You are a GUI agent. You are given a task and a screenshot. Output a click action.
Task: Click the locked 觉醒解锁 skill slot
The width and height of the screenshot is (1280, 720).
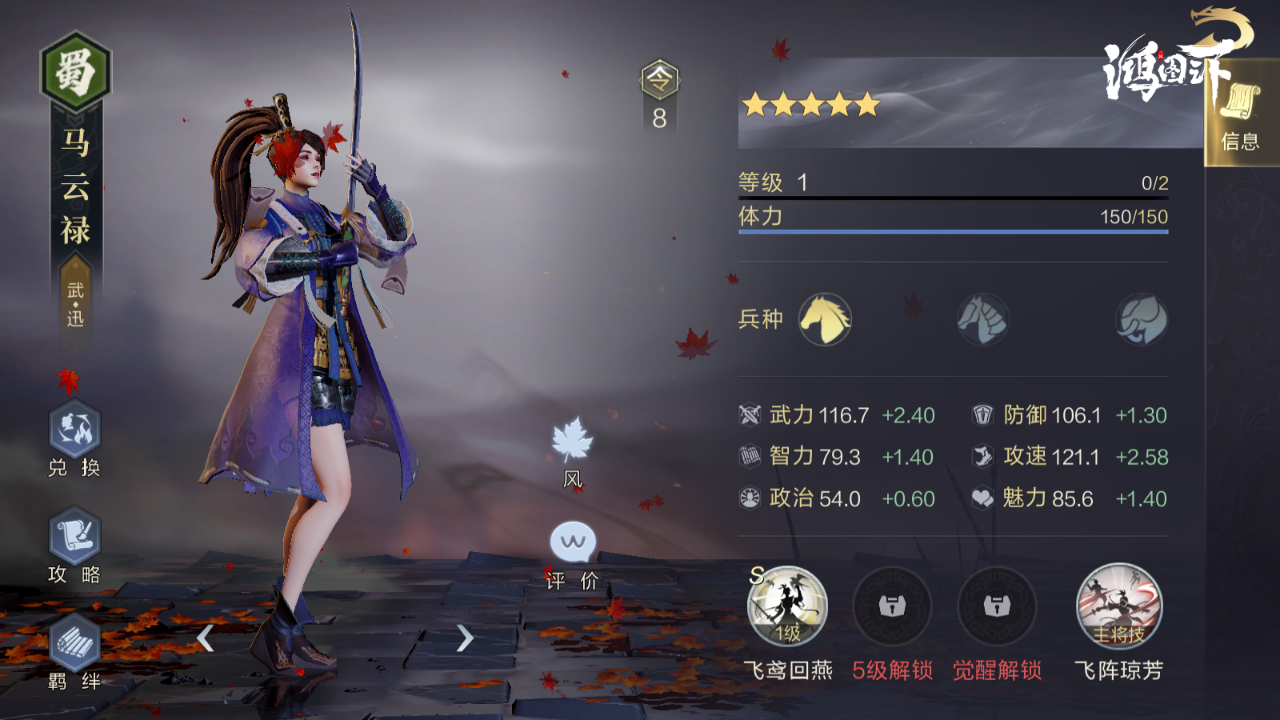tap(996, 606)
